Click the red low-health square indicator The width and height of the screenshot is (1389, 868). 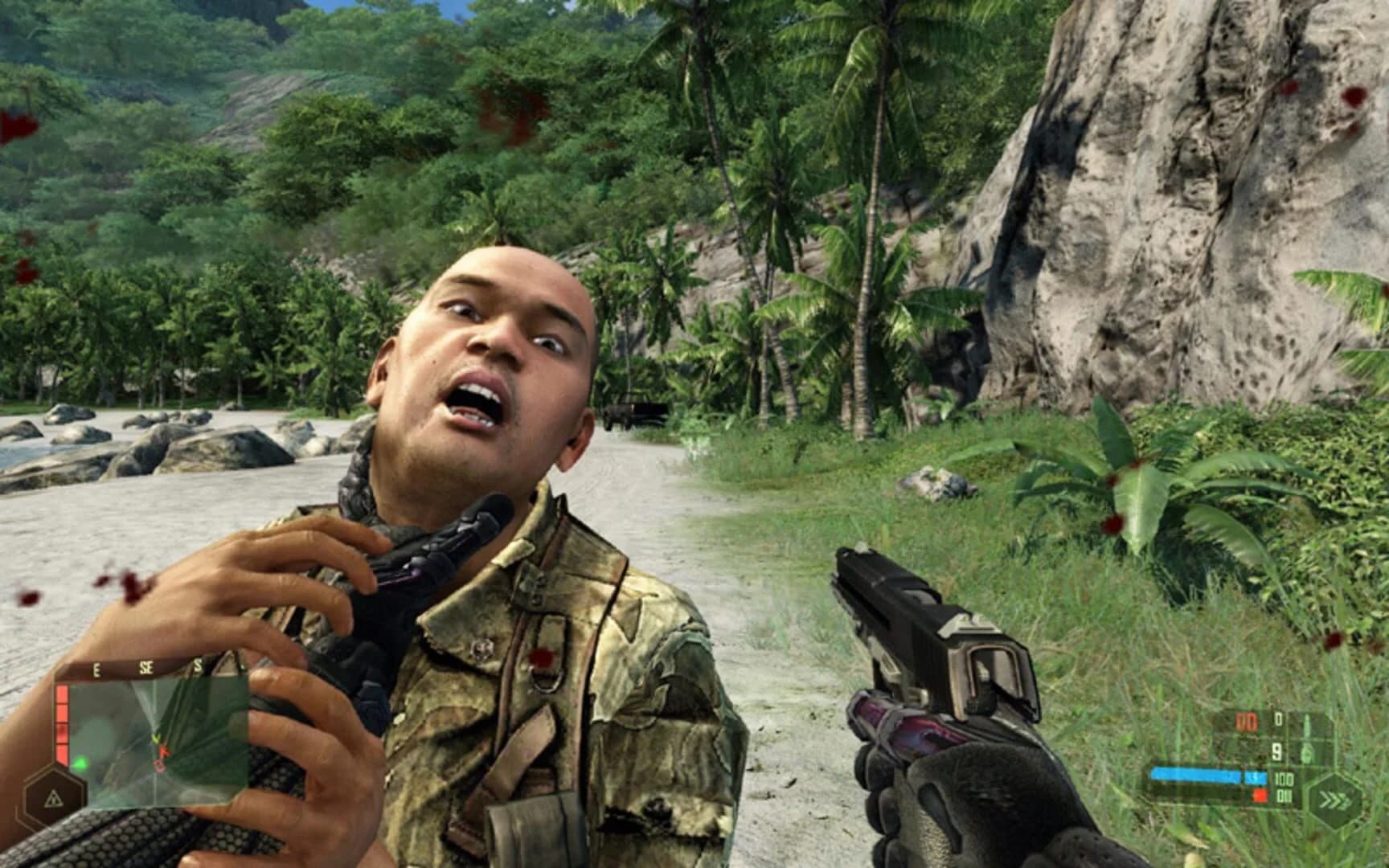(x=1260, y=796)
